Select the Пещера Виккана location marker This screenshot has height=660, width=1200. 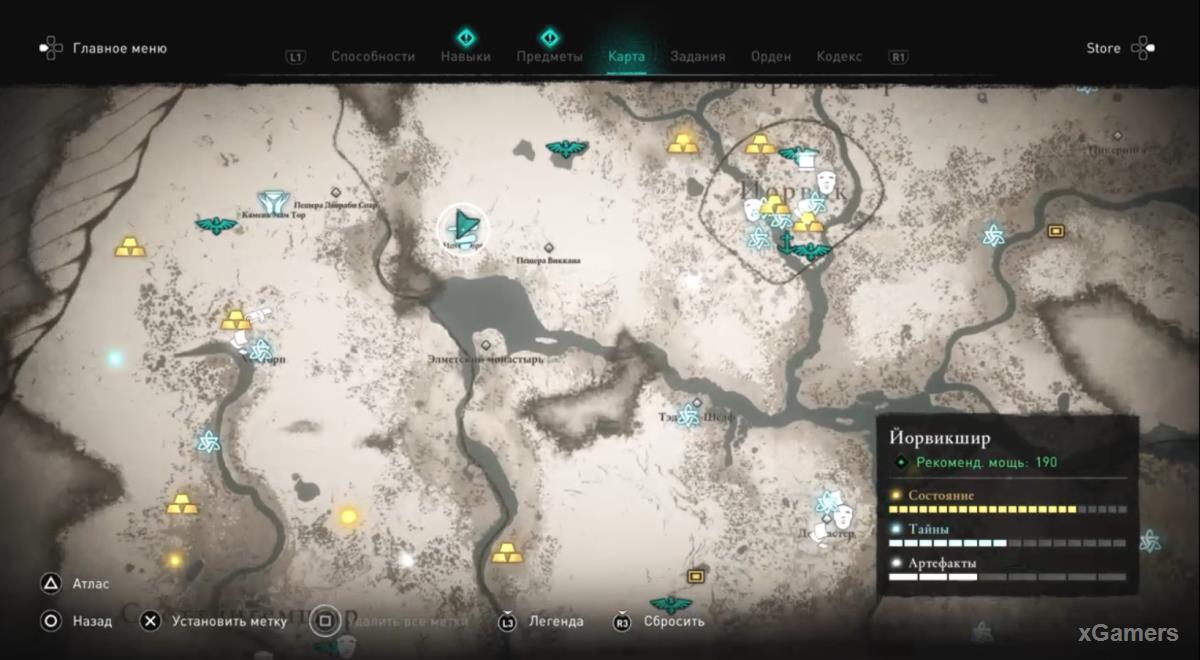pyautogui.click(x=548, y=248)
